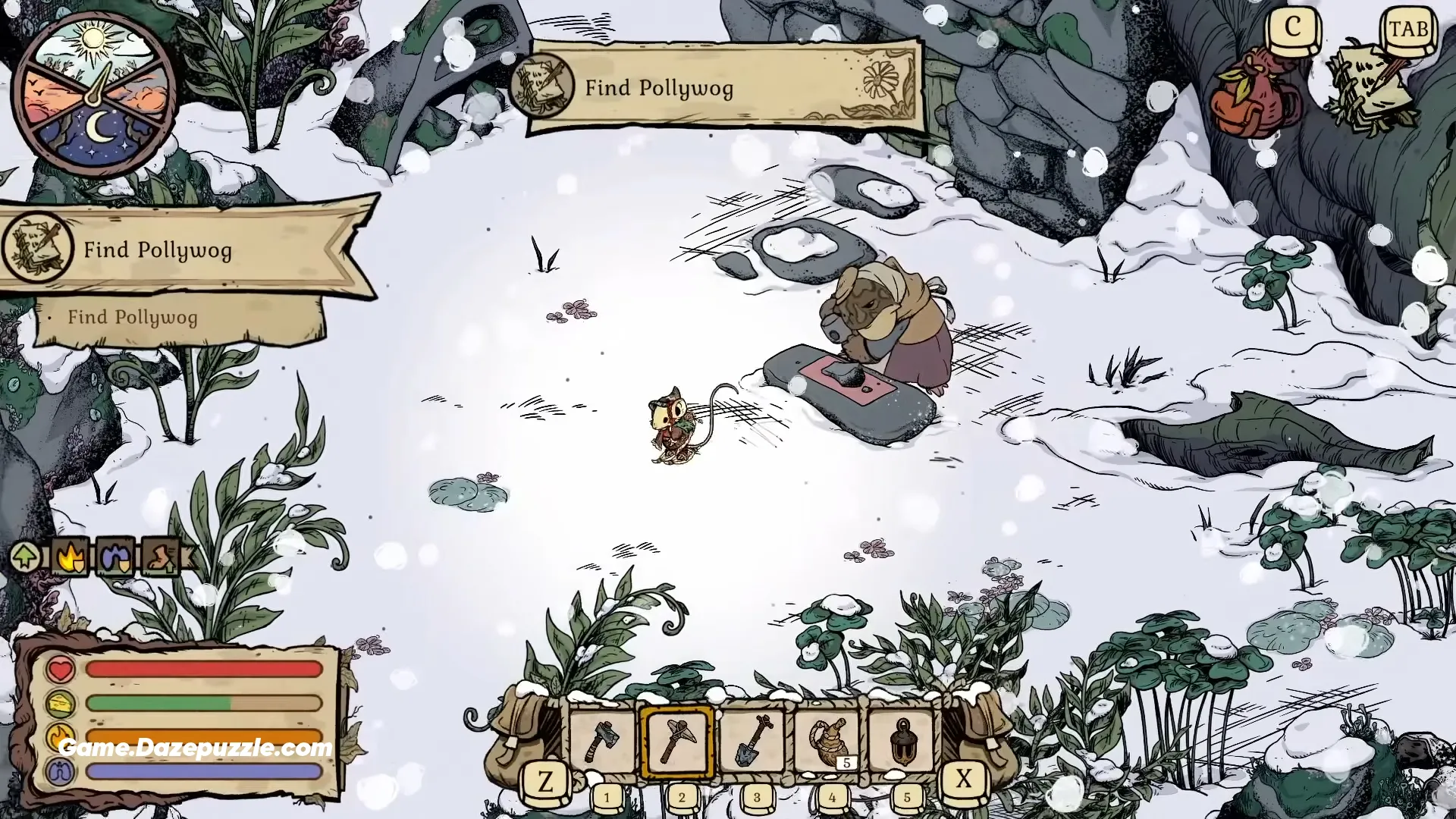
Task: Click the top Find Pollywog quest scroll icon
Action: point(544,83)
